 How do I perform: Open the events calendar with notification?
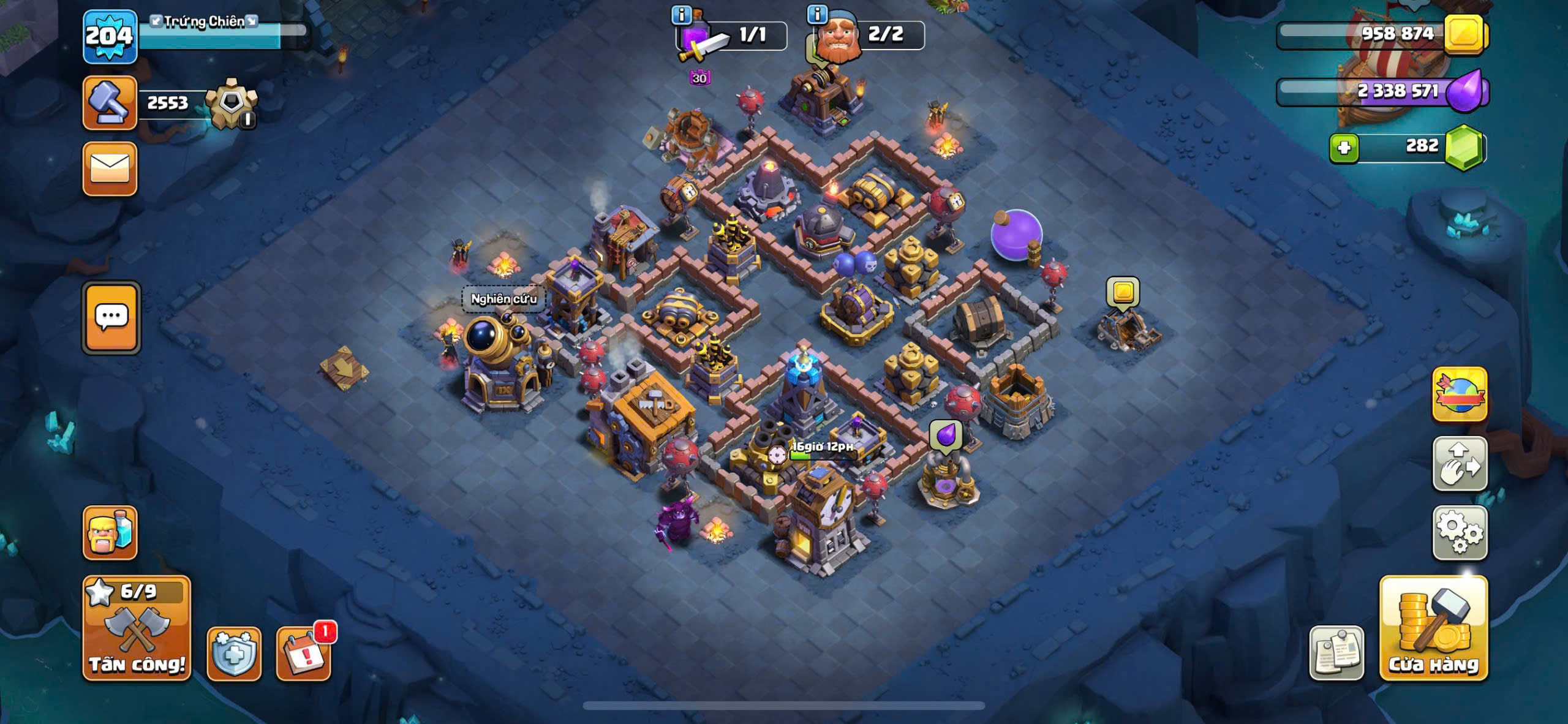[x=304, y=654]
